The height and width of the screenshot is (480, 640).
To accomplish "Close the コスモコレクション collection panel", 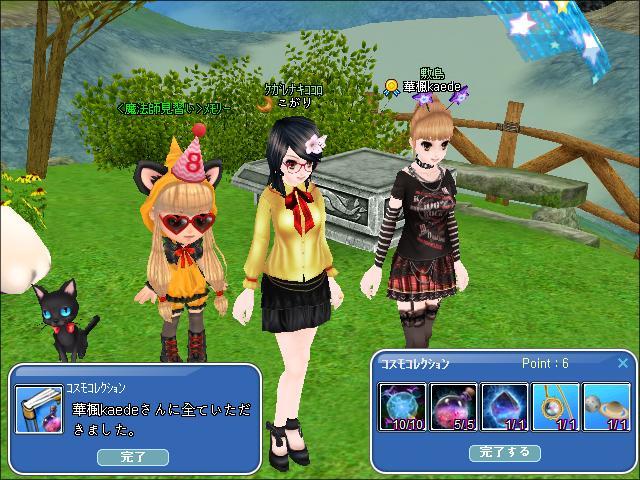I will pos(623,363).
